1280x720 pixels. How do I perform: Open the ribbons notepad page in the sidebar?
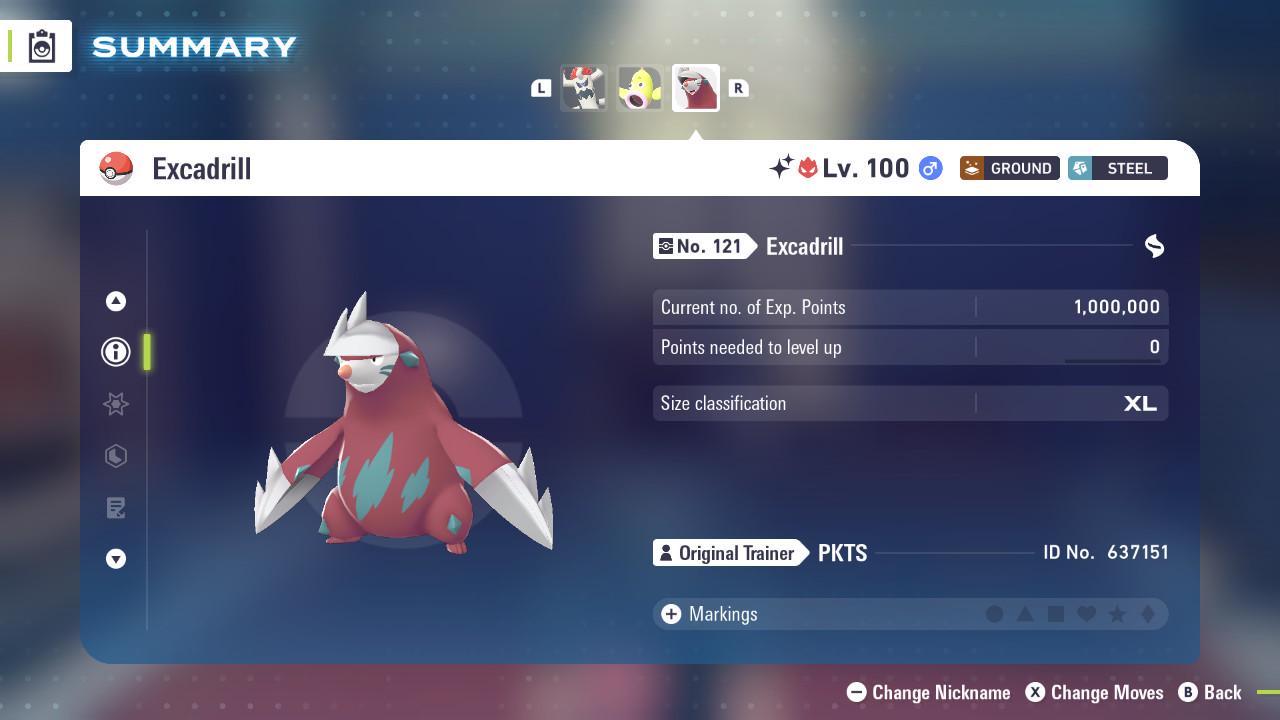(x=115, y=507)
